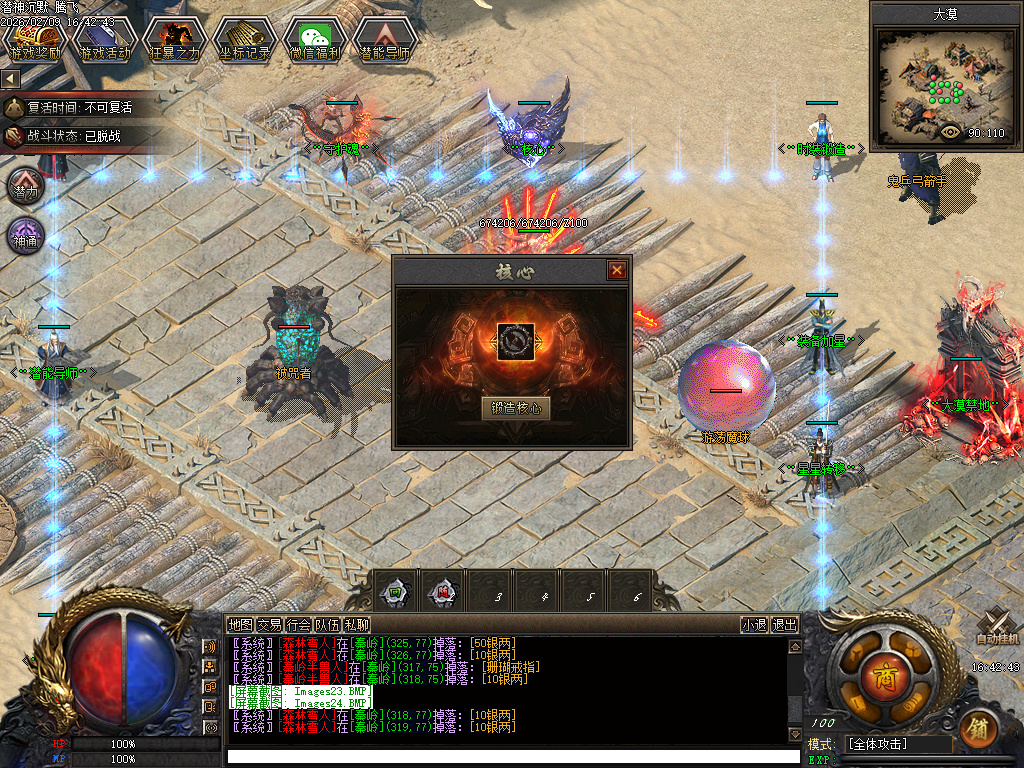Open the 大漠 minimap
The image size is (1024, 768).
pyautogui.click(x=945, y=85)
